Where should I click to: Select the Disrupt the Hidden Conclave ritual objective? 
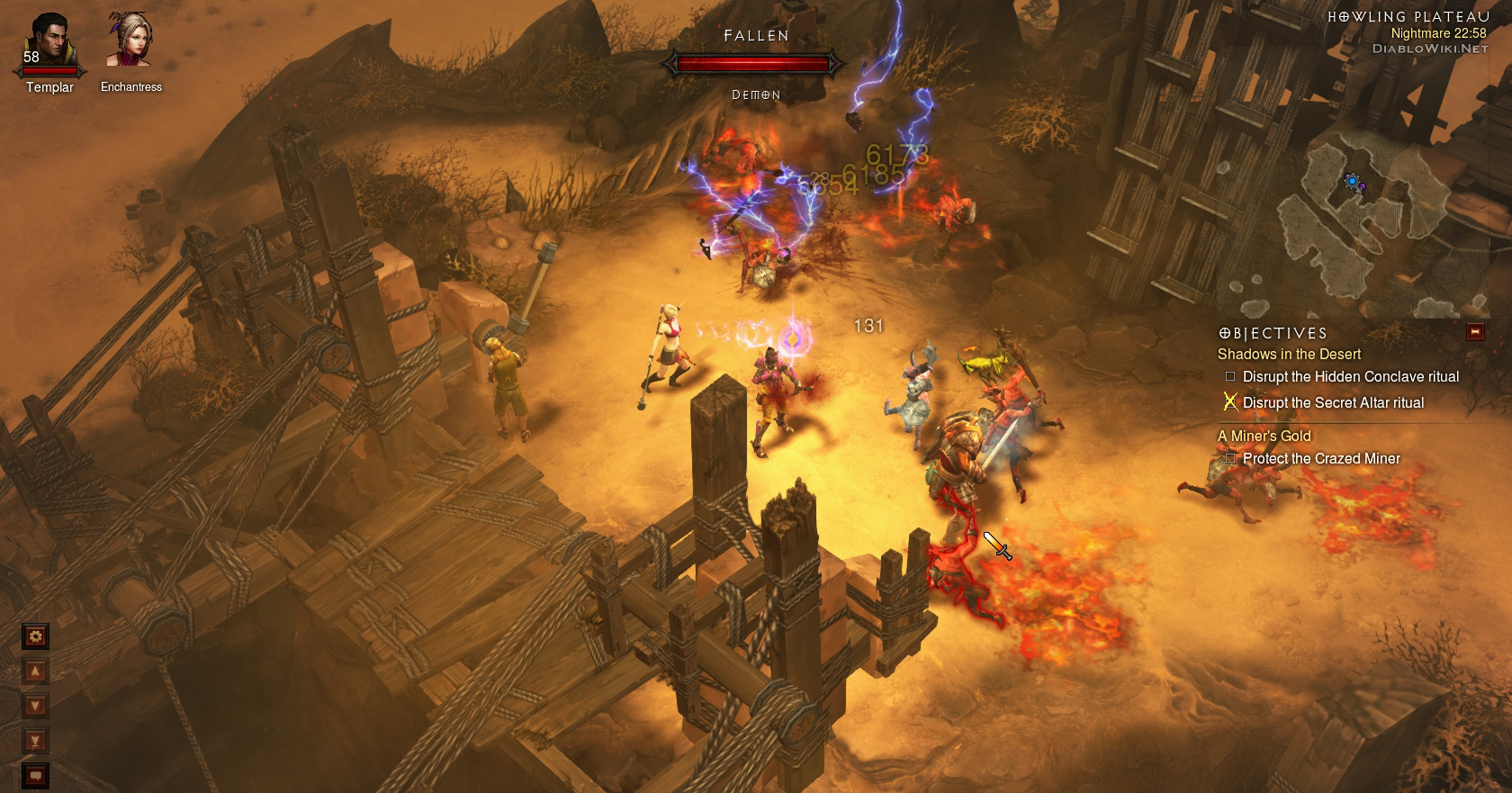tap(1350, 377)
